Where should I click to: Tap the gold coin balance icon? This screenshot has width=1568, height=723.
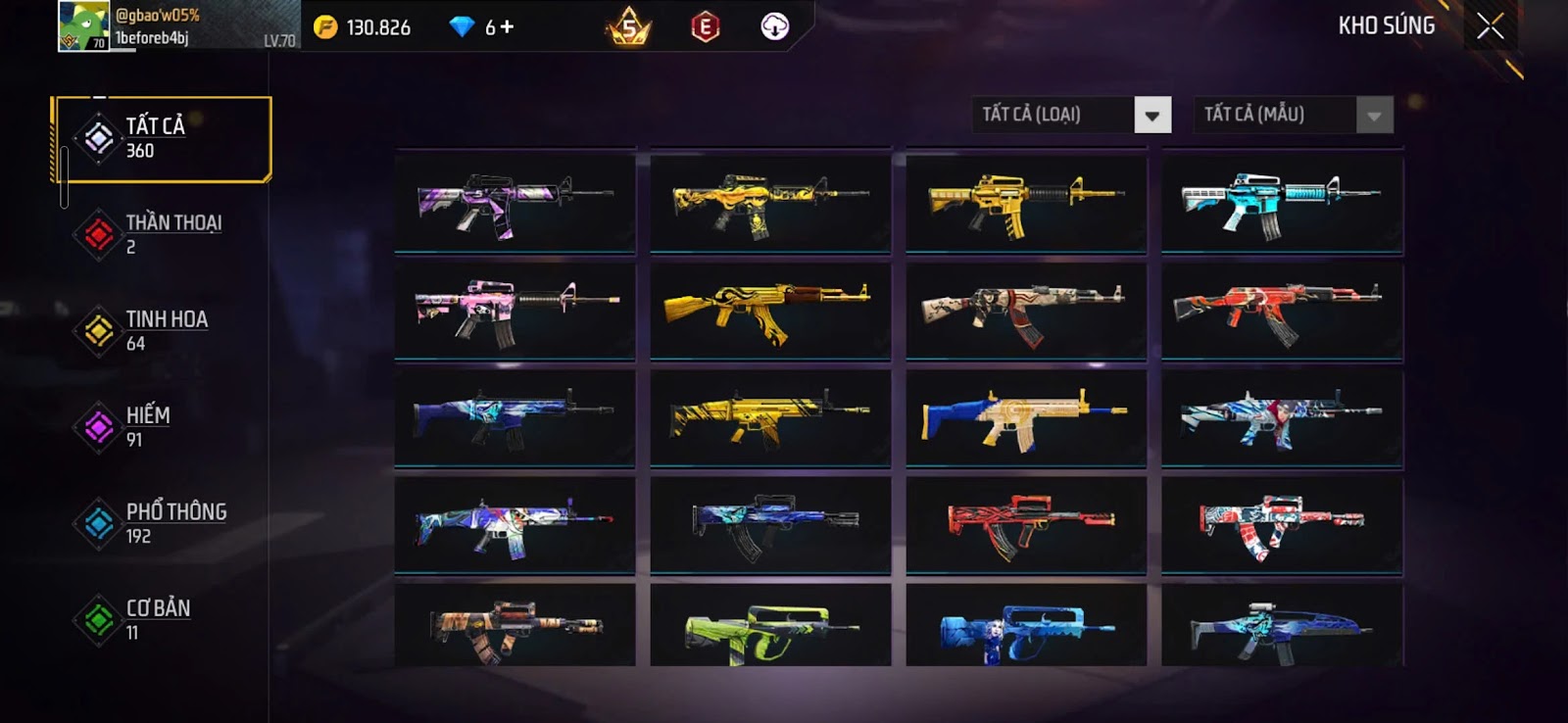click(x=325, y=27)
